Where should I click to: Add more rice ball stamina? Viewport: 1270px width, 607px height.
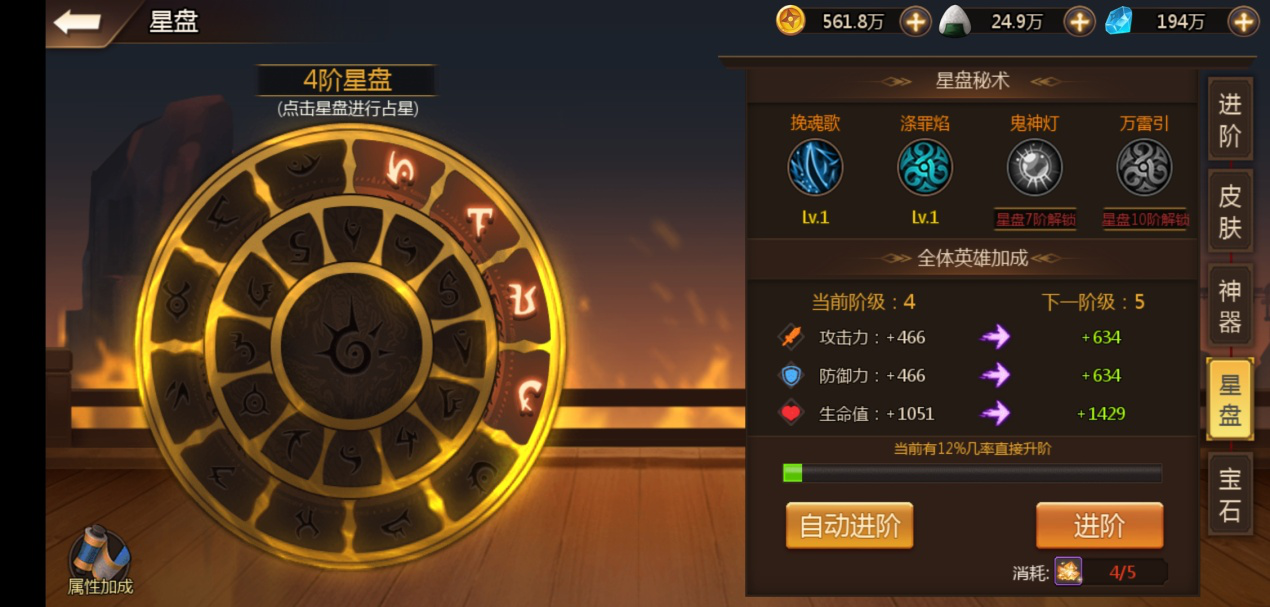pyautogui.click(x=1079, y=21)
